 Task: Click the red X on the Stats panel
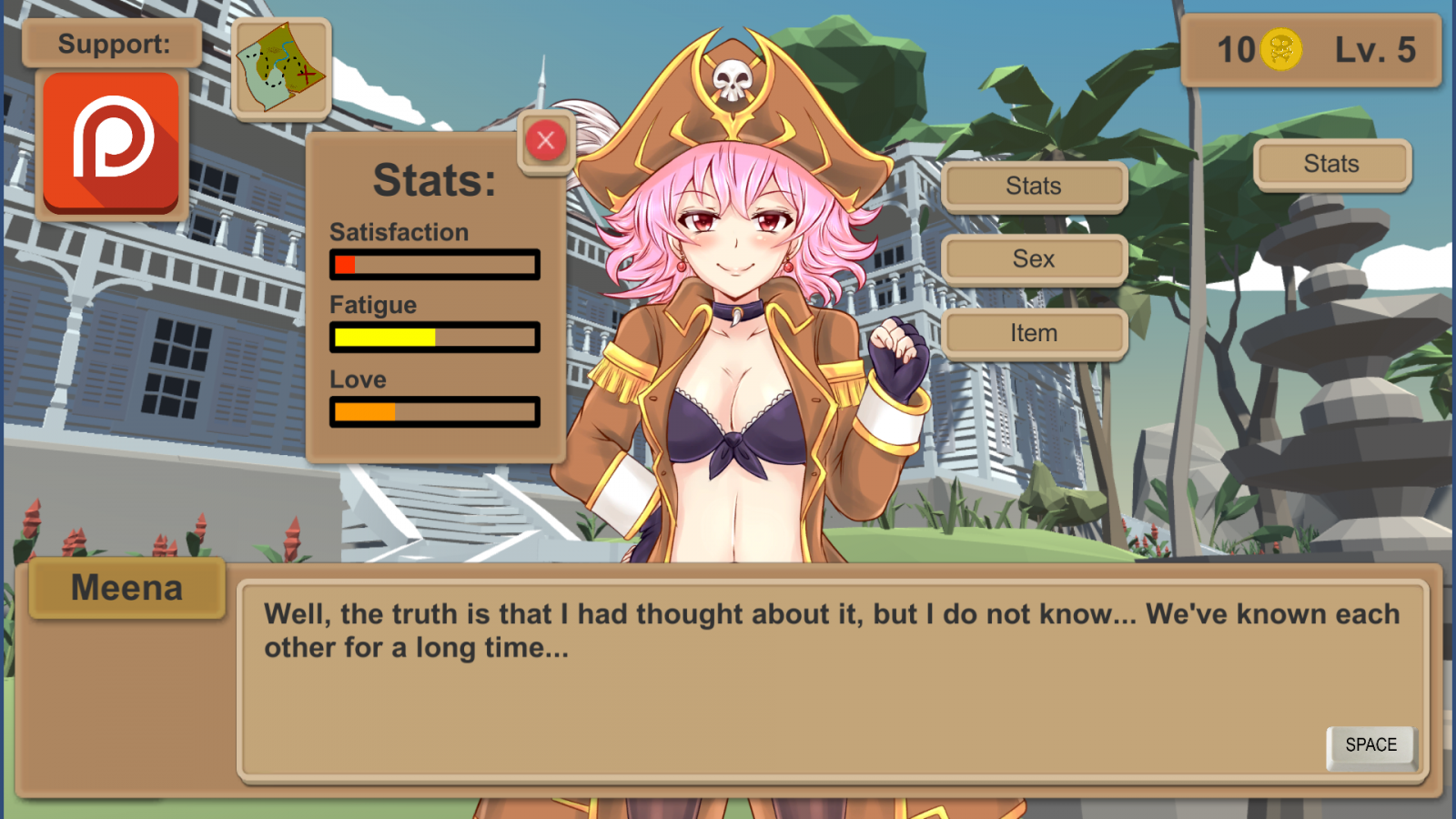(545, 141)
